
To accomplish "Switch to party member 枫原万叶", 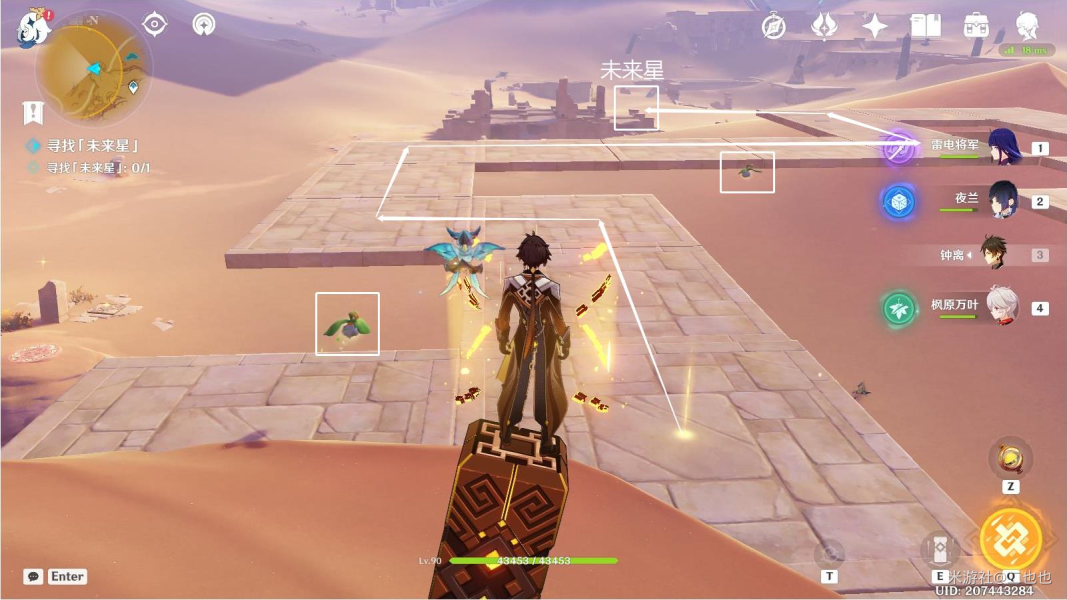I will click(x=1002, y=307).
